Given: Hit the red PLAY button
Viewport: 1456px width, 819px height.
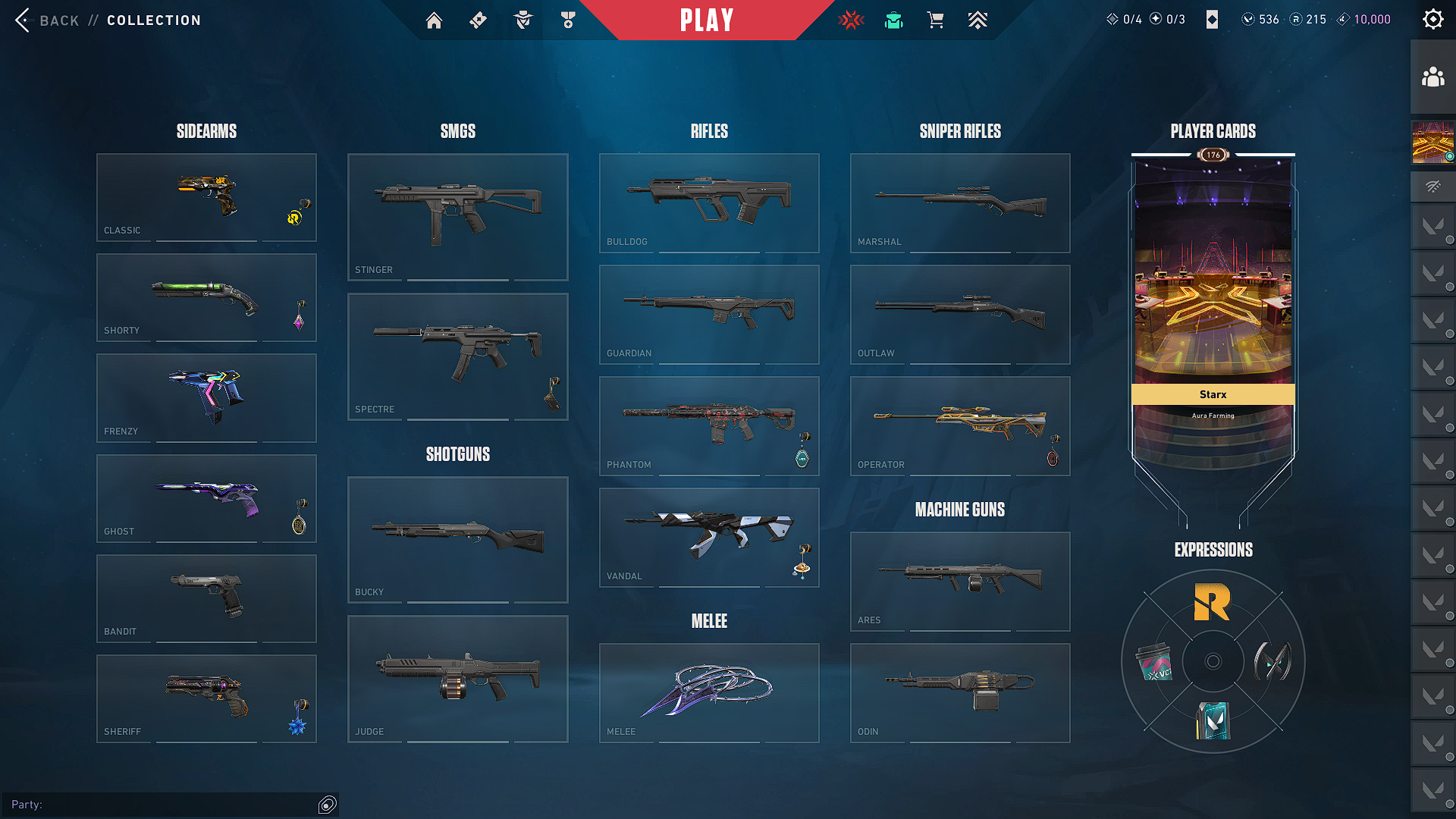Looking at the screenshot, I should (x=707, y=20).
